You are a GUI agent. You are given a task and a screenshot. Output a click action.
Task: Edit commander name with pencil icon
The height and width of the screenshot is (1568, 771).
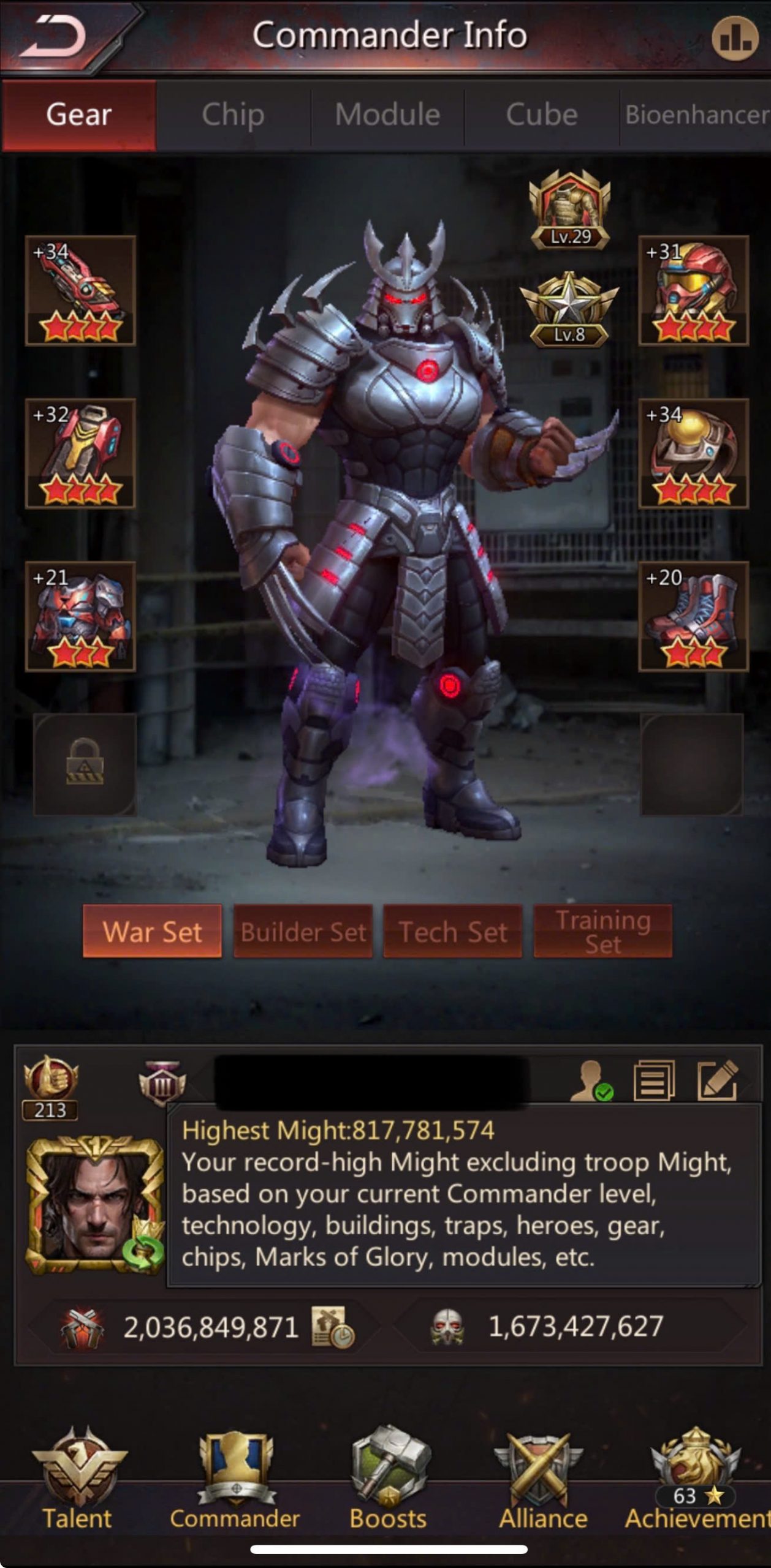click(x=717, y=1080)
